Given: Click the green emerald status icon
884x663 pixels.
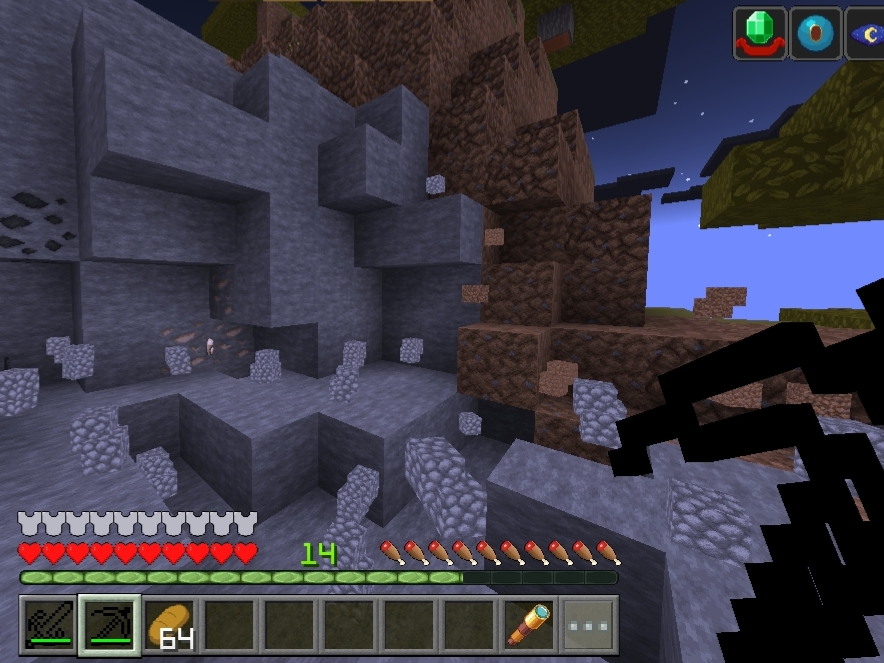Looking at the screenshot, I should click(x=760, y=34).
